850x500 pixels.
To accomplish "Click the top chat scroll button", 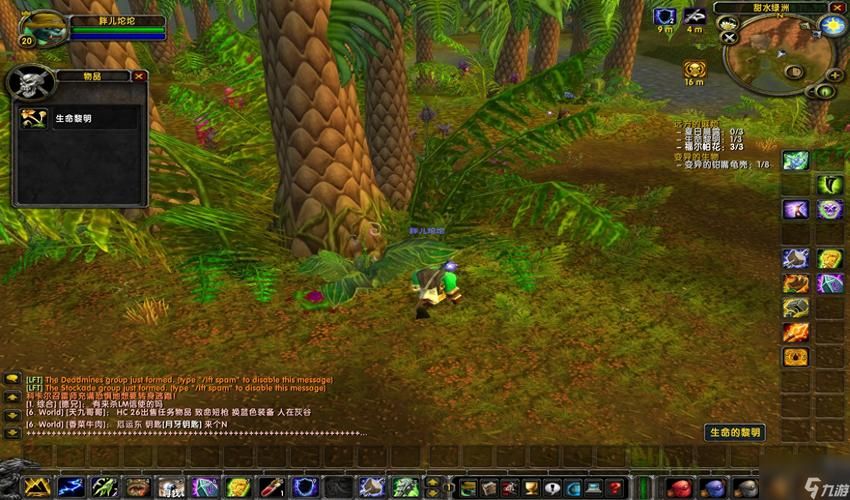I will (x=12, y=380).
